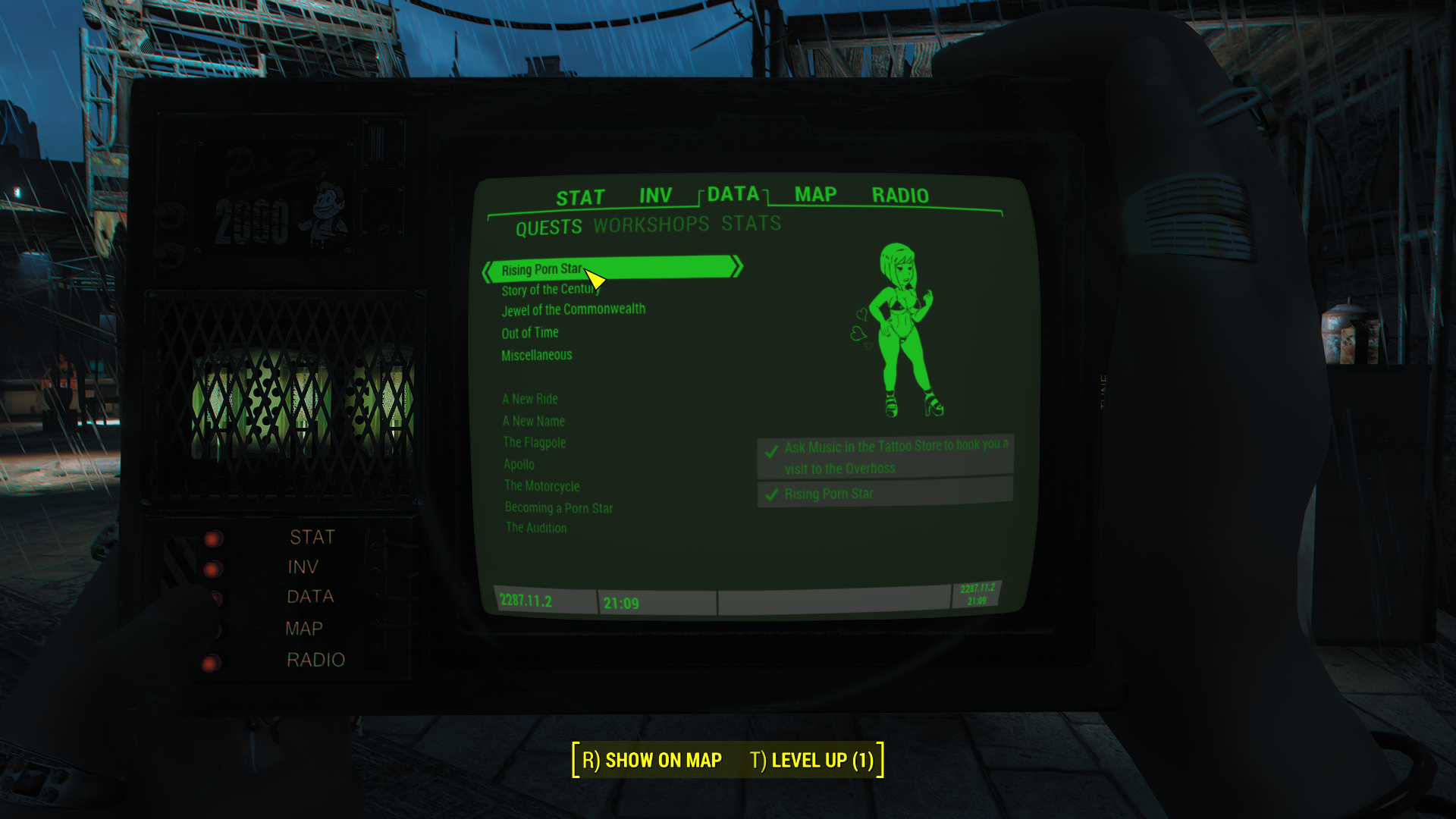Open the INV tab

[x=655, y=196]
